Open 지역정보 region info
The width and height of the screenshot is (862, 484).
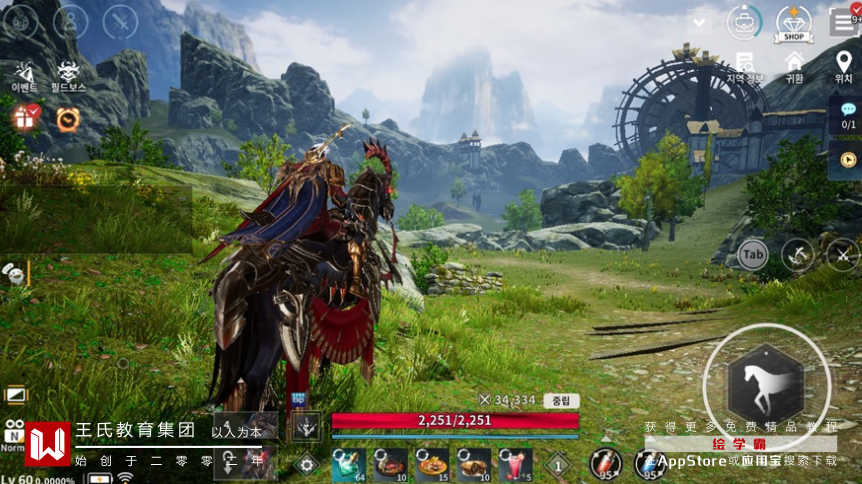tap(744, 67)
